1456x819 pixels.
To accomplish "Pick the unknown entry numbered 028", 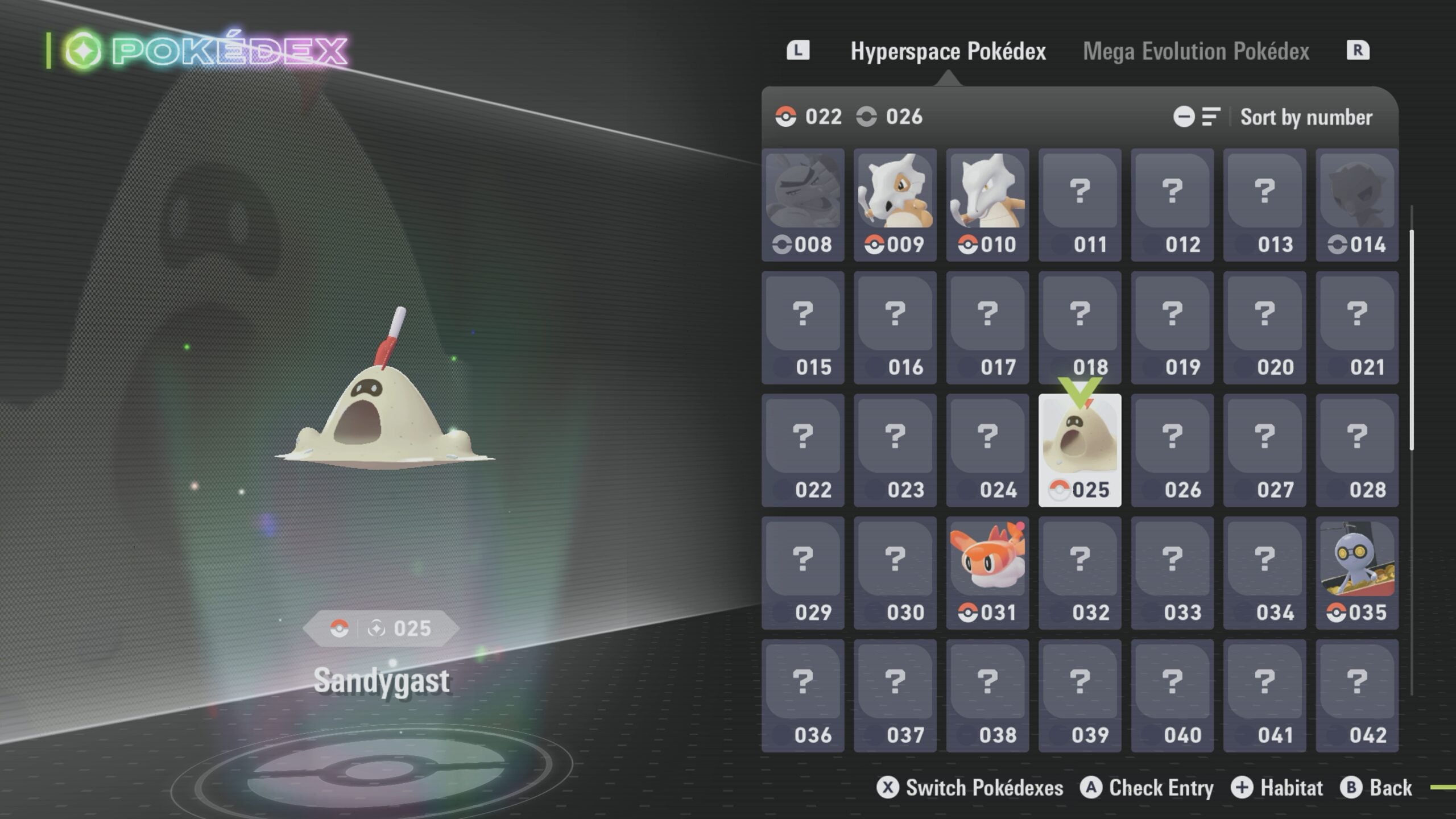I will [x=1356, y=450].
